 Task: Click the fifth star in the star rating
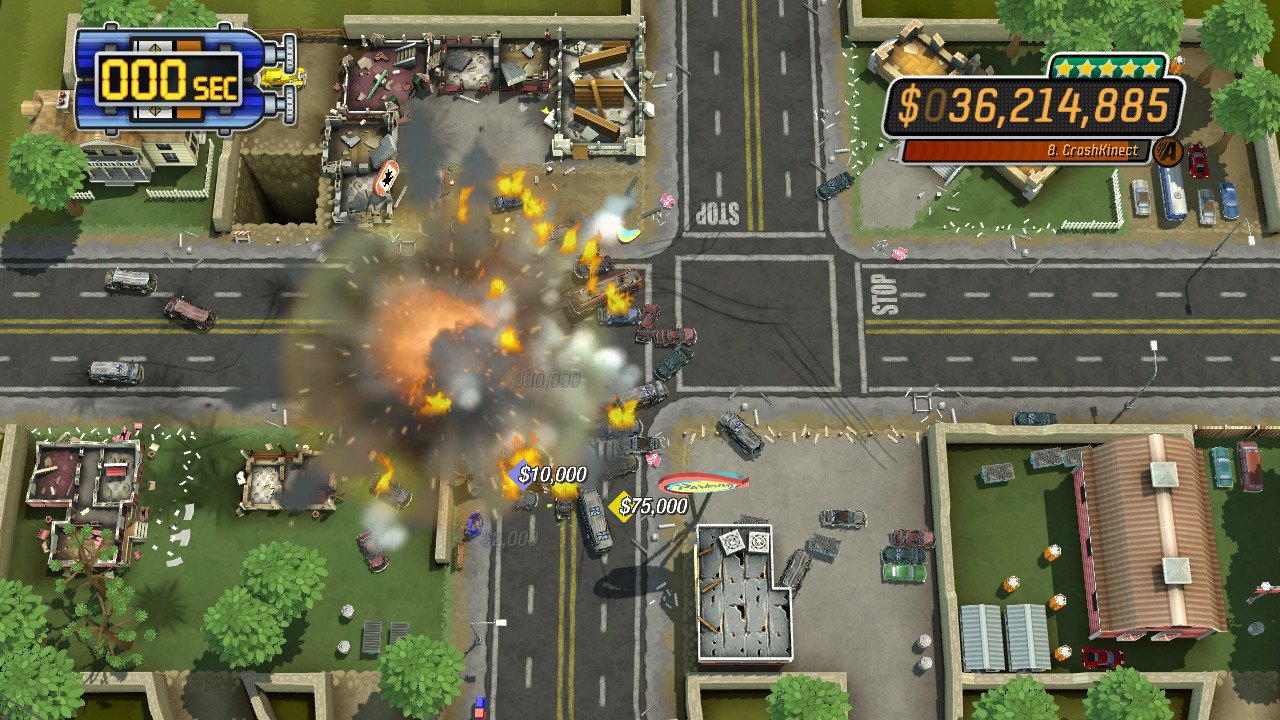[1150, 67]
